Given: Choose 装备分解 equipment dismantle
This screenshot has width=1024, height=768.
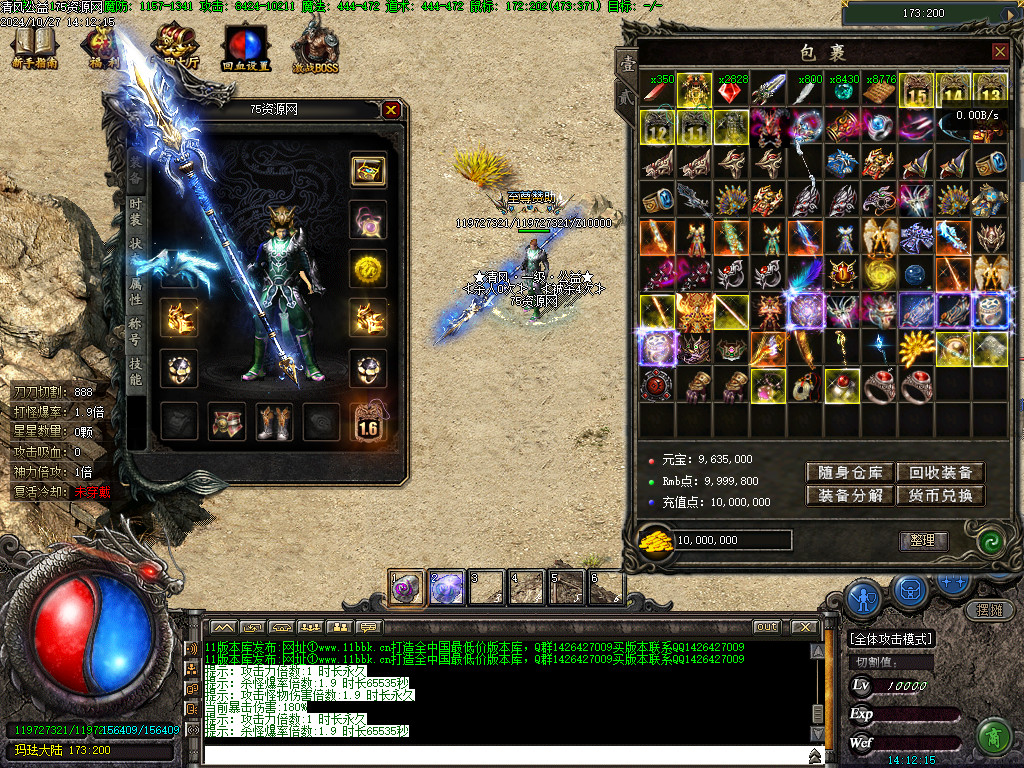Looking at the screenshot, I should (850, 496).
